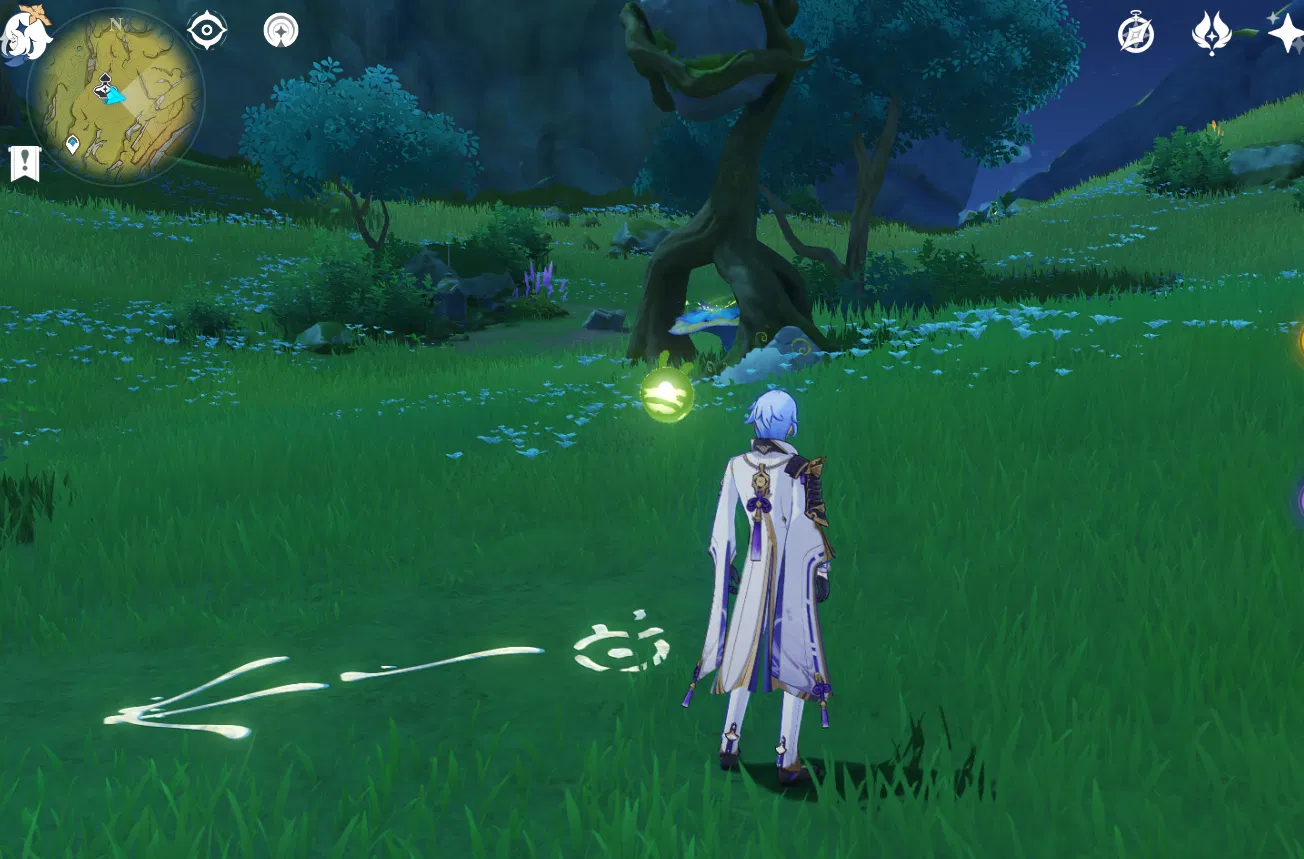Select Ayato, the standing character
This screenshot has width=1304, height=859.
pyautogui.click(x=770, y=560)
